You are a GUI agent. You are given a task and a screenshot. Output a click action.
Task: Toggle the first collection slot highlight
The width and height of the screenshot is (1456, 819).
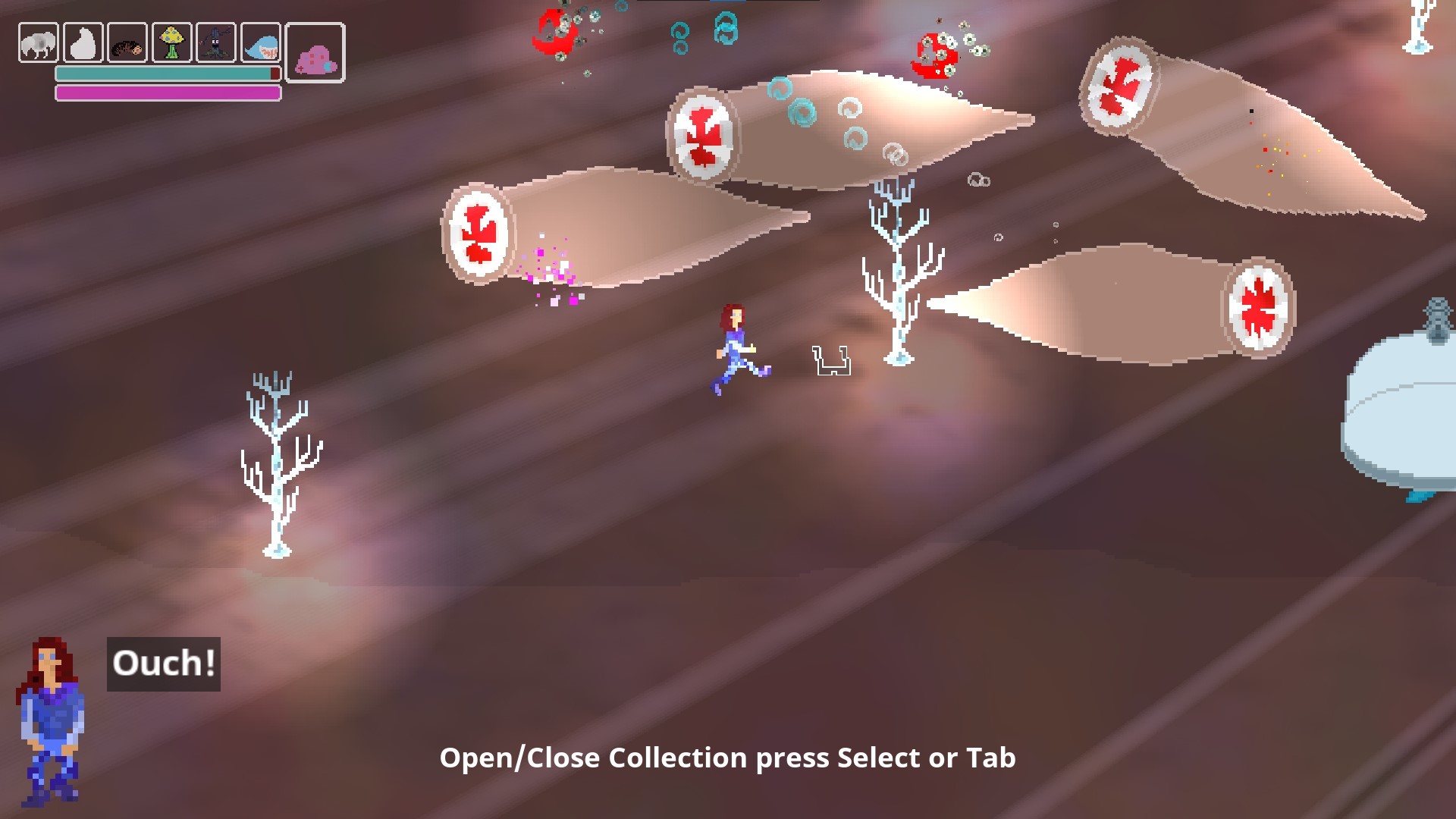[36, 42]
